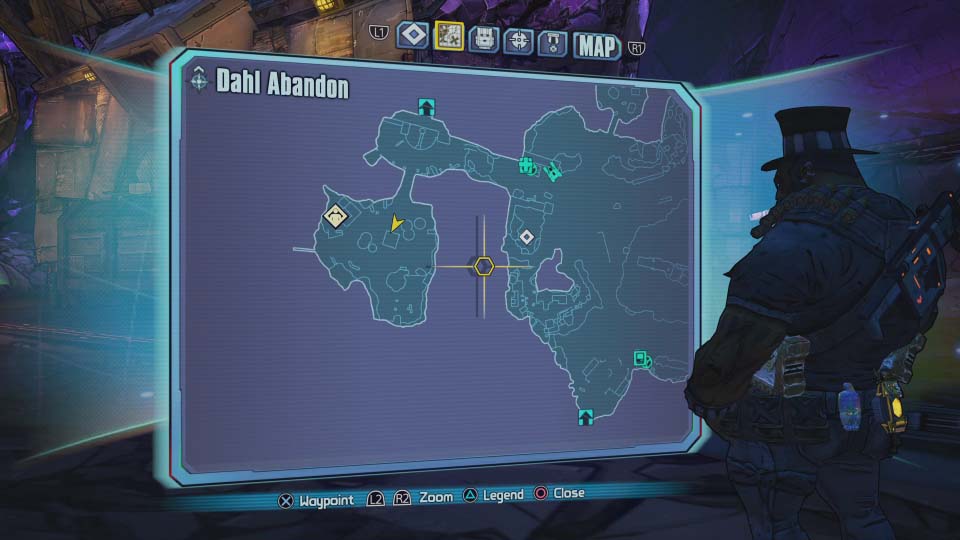This screenshot has width=960, height=540.
Task: Open the Skills crosshair tab
Action: point(518,40)
